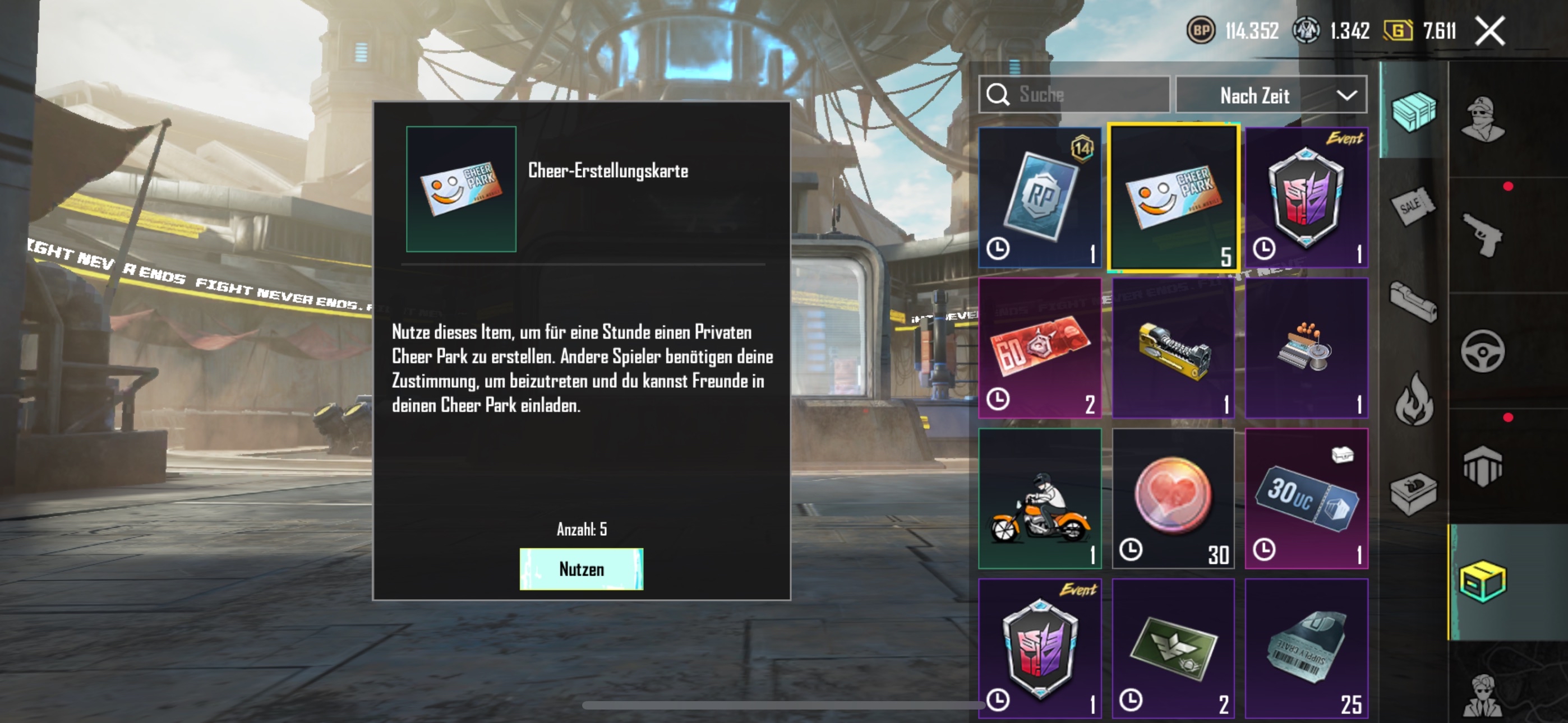
Task: Select the green military coupon item
Action: coord(1173,649)
